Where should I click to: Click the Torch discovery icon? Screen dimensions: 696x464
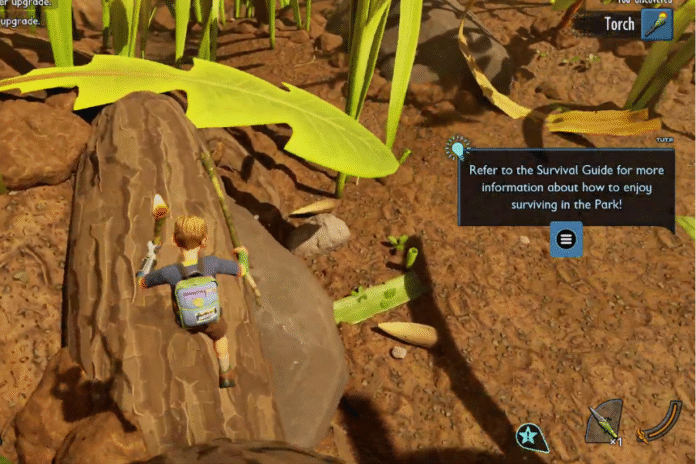tap(657, 24)
